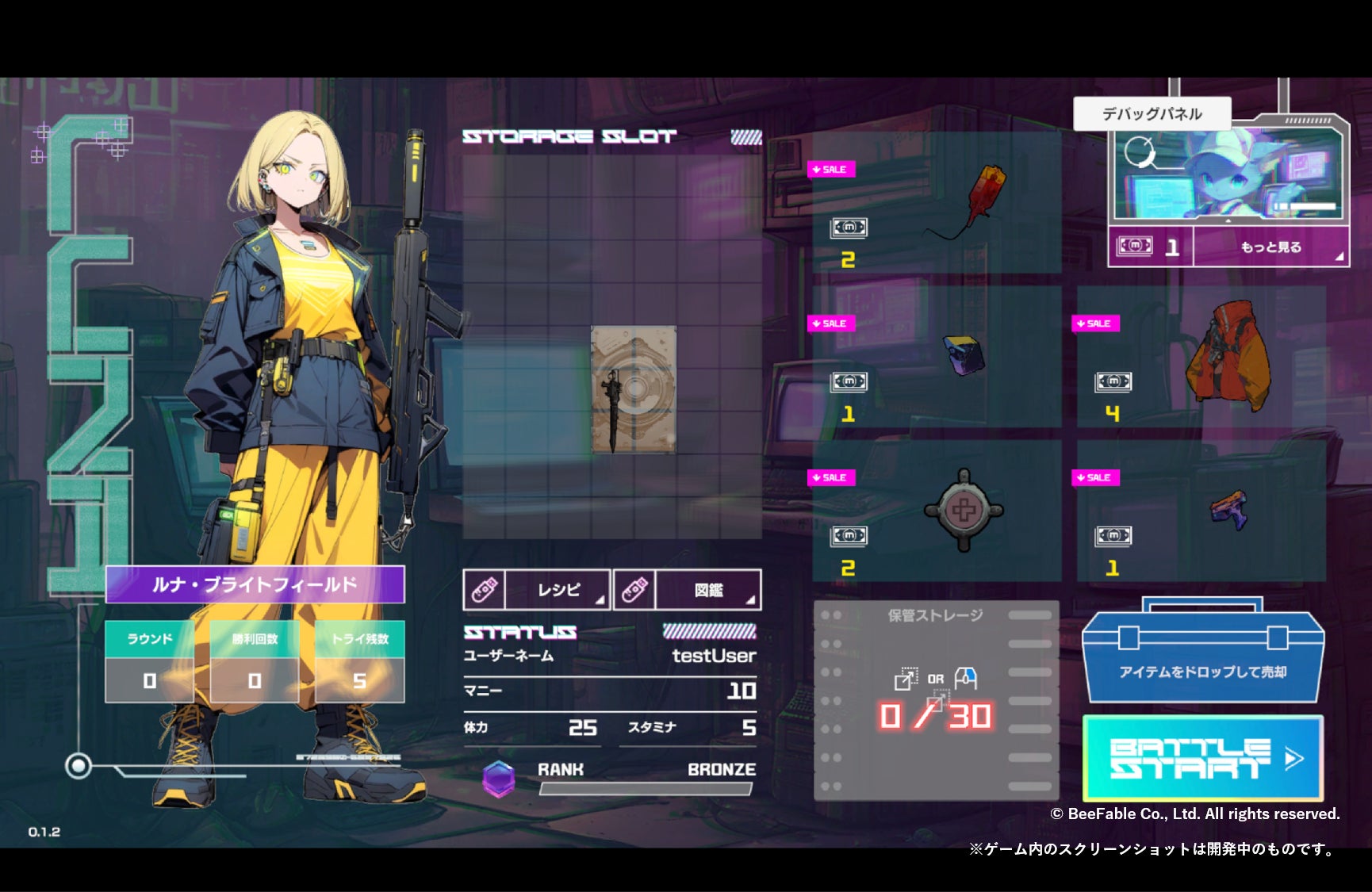1372x892 pixels.
Task: Select the rifle item in storage grid
Action: coord(633,389)
